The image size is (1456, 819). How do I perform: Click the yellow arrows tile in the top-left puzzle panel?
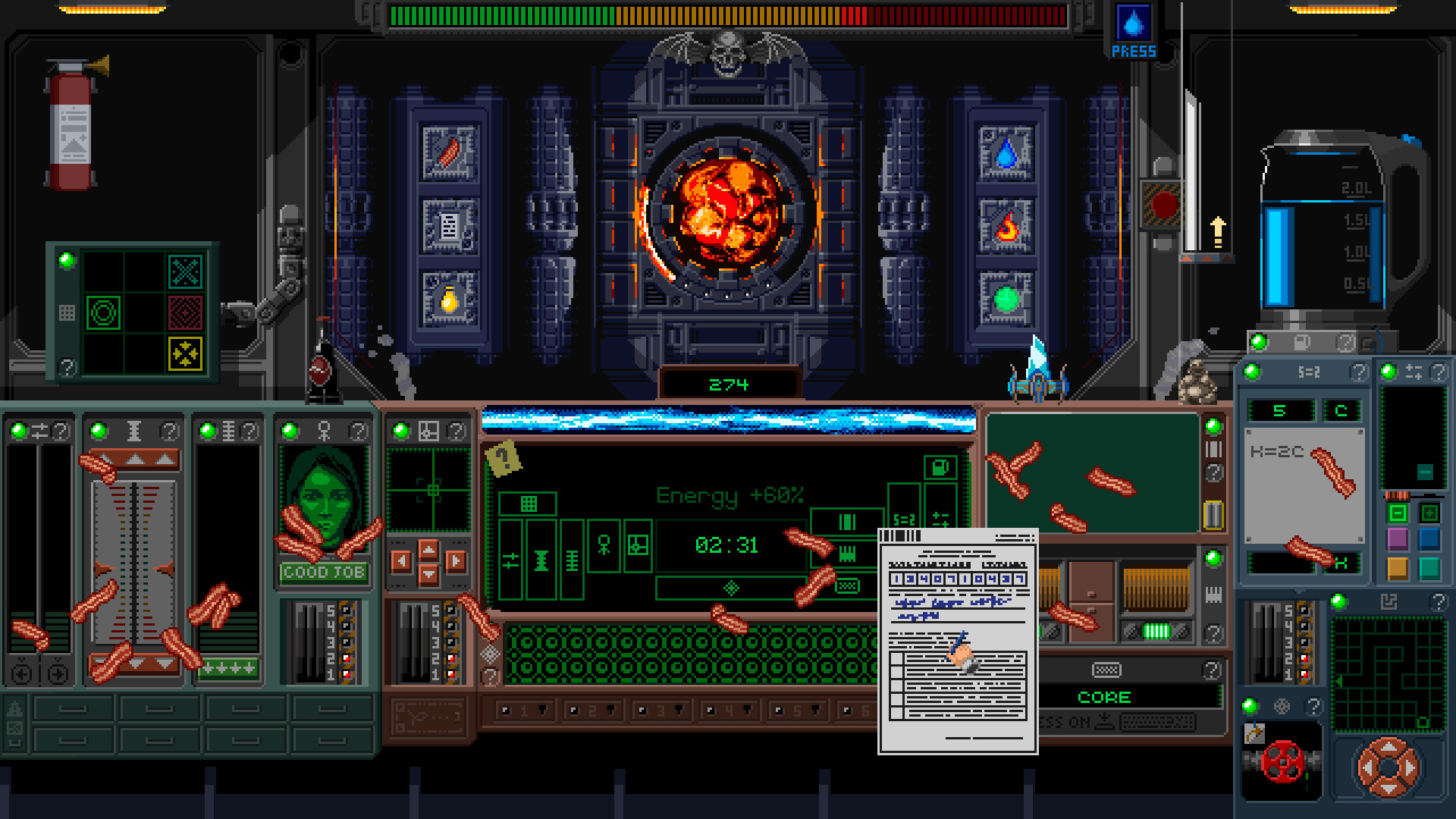coord(187,355)
